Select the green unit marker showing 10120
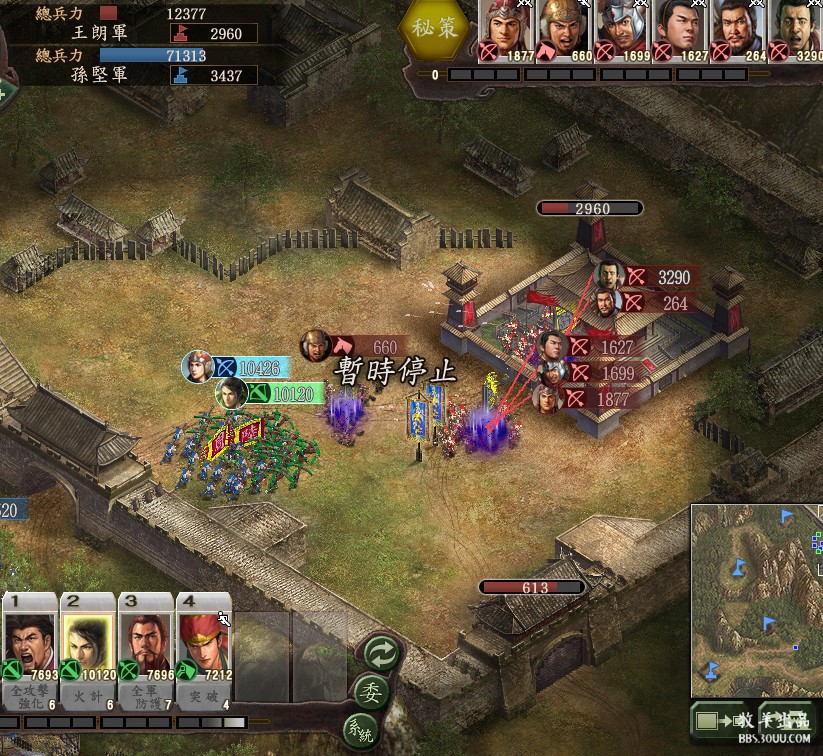823x756 pixels. pos(280,394)
